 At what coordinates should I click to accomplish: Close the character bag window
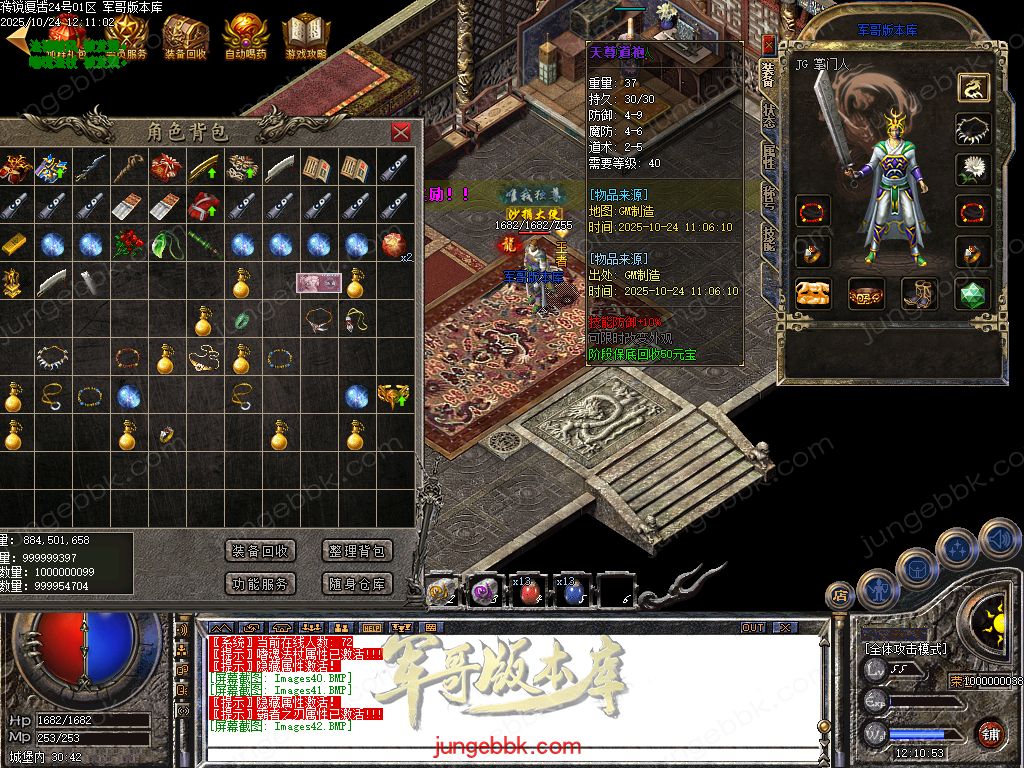click(x=401, y=132)
